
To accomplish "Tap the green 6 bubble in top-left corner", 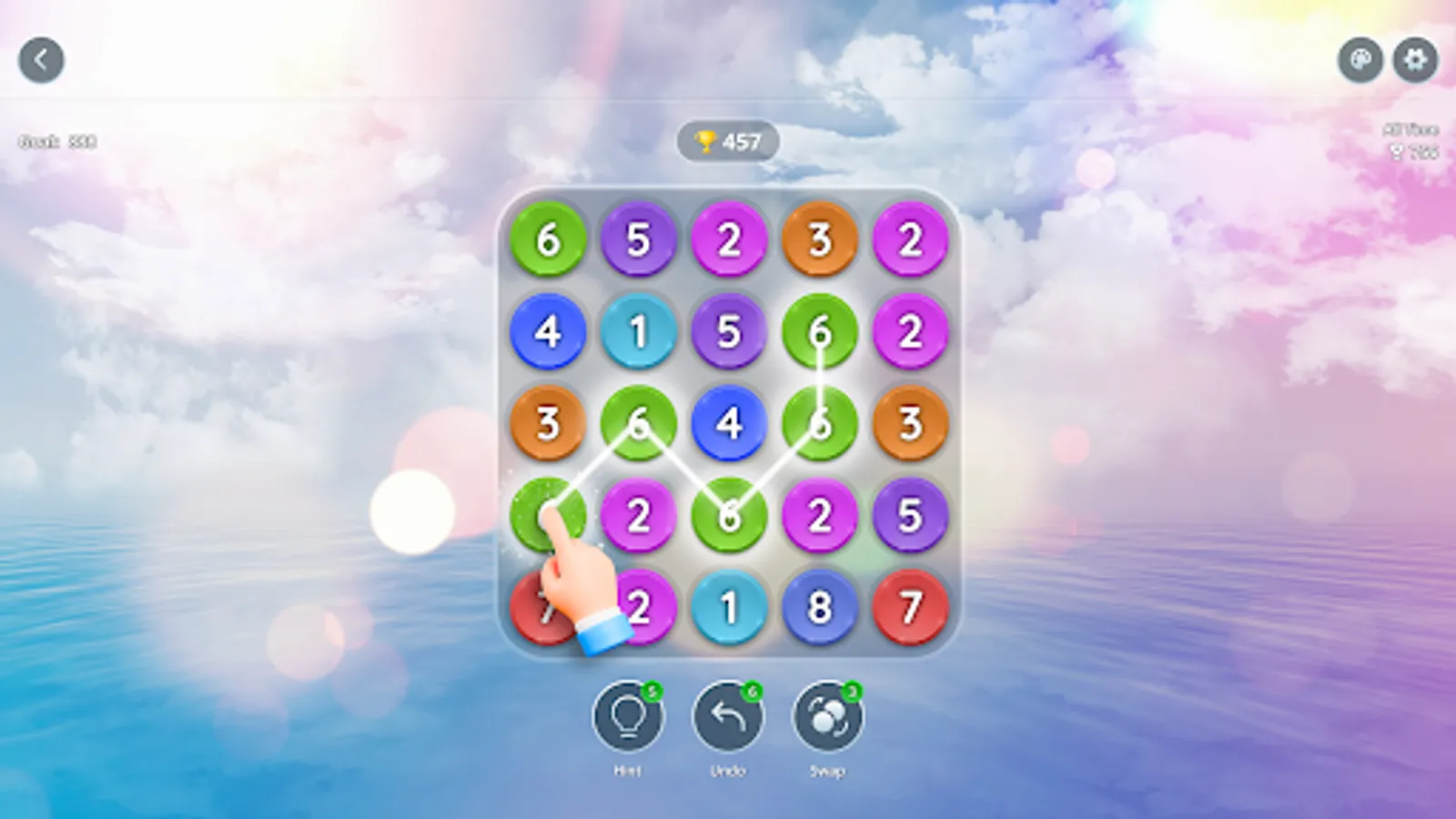I will 547,240.
